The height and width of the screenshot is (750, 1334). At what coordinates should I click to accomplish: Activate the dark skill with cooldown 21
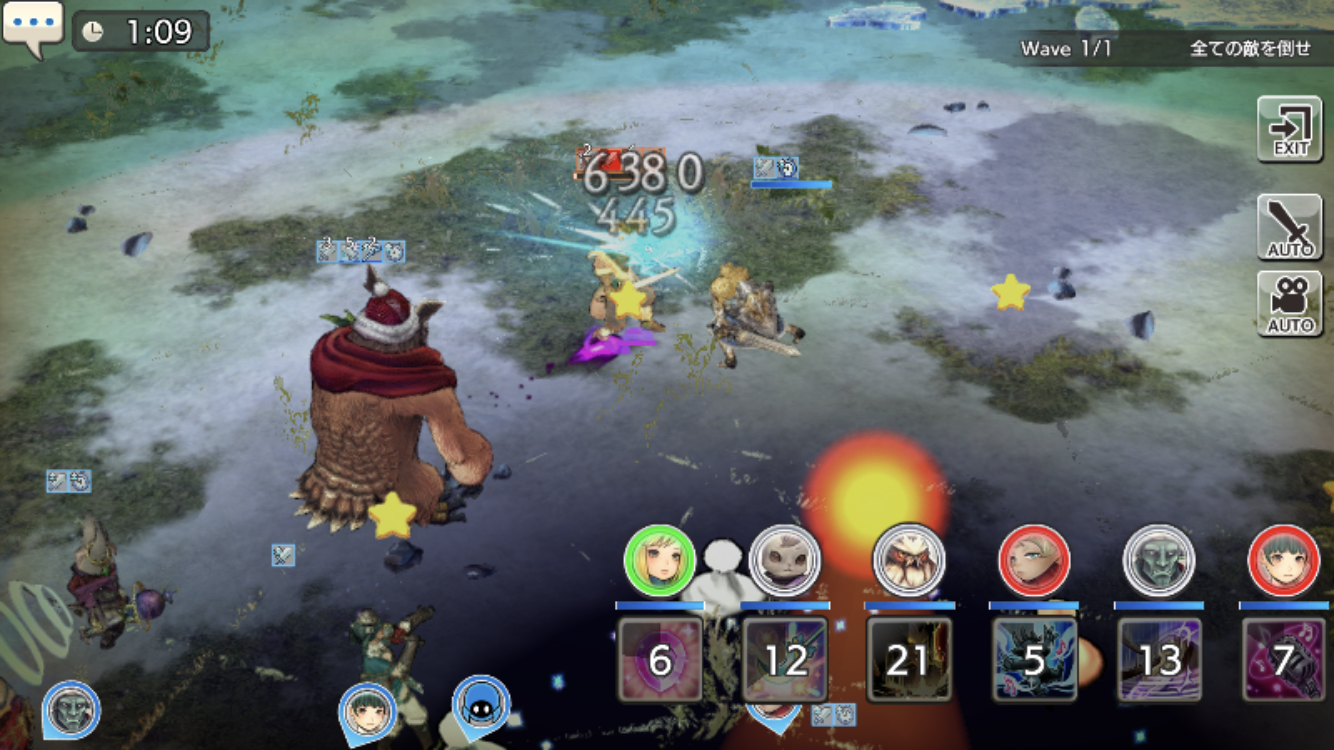click(909, 659)
